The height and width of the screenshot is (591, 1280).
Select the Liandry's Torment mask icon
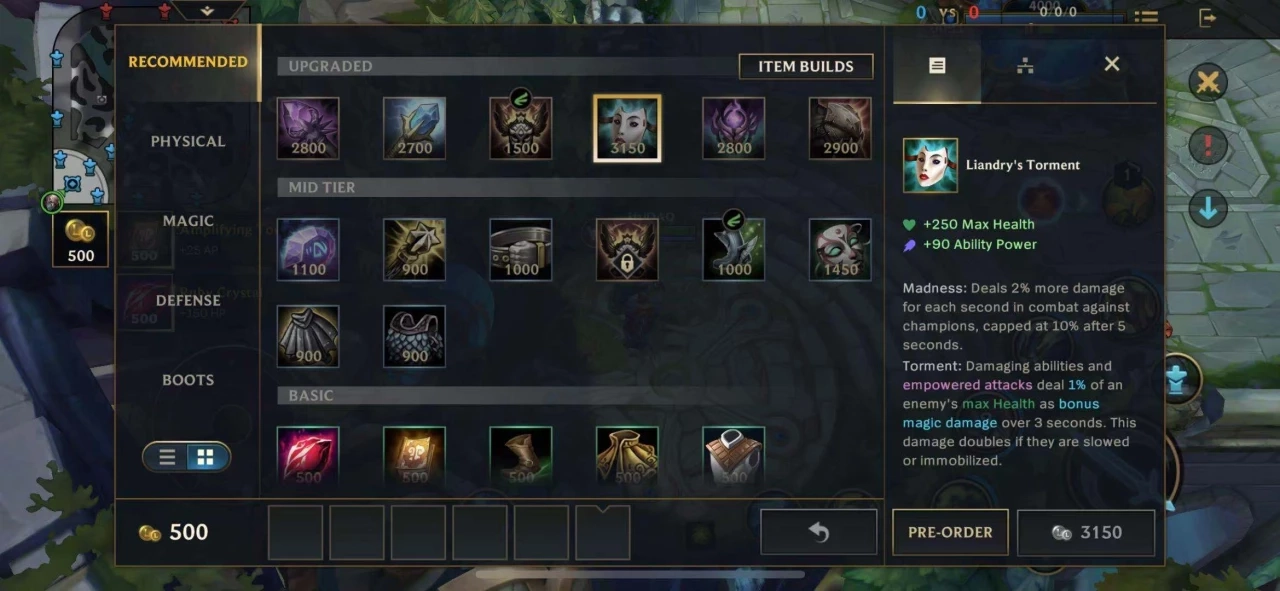[x=627, y=128]
